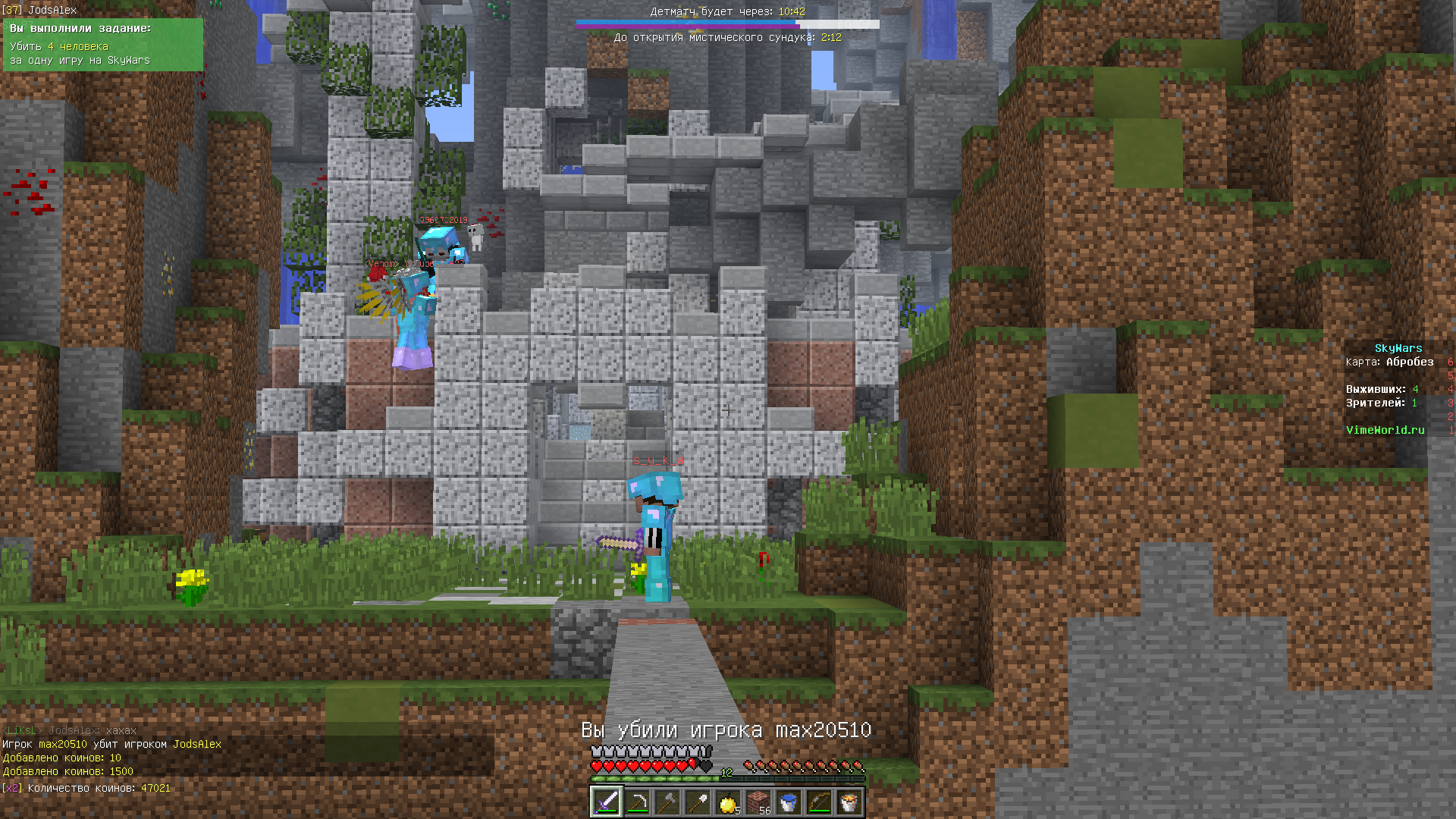
Task: Switch to the shovel slot
Action: [x=698, y=802]
